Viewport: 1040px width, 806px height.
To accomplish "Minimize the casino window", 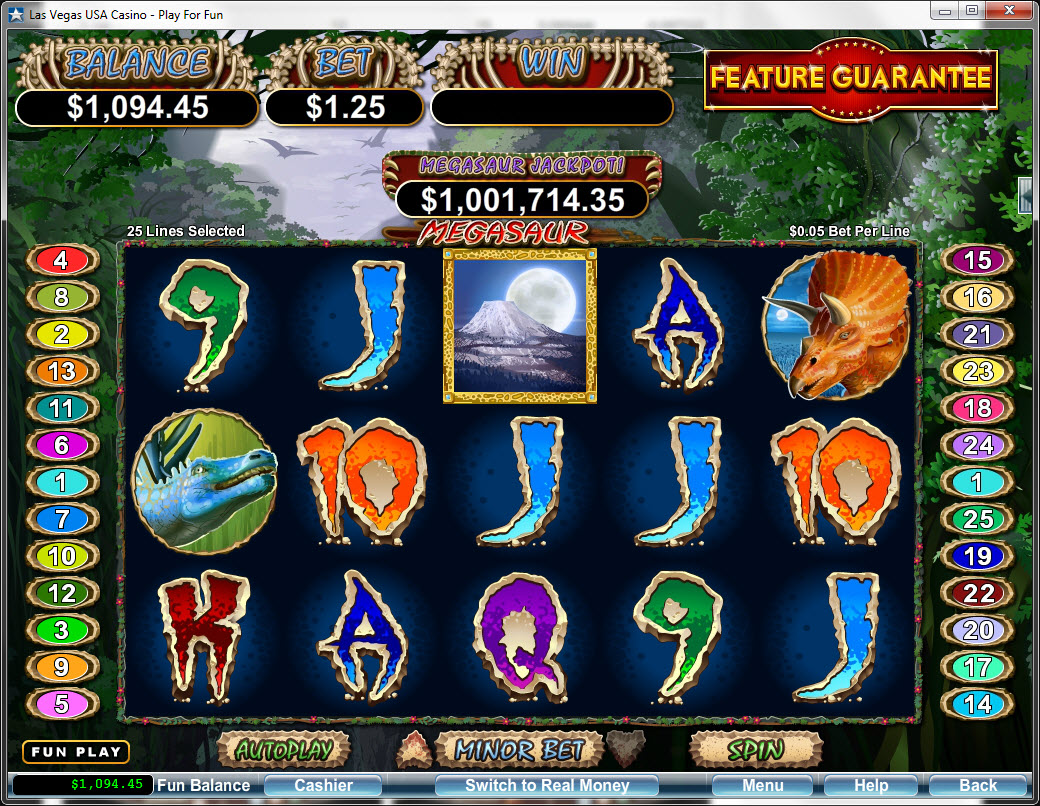I will pyautogui.click(x=945, y=10).
